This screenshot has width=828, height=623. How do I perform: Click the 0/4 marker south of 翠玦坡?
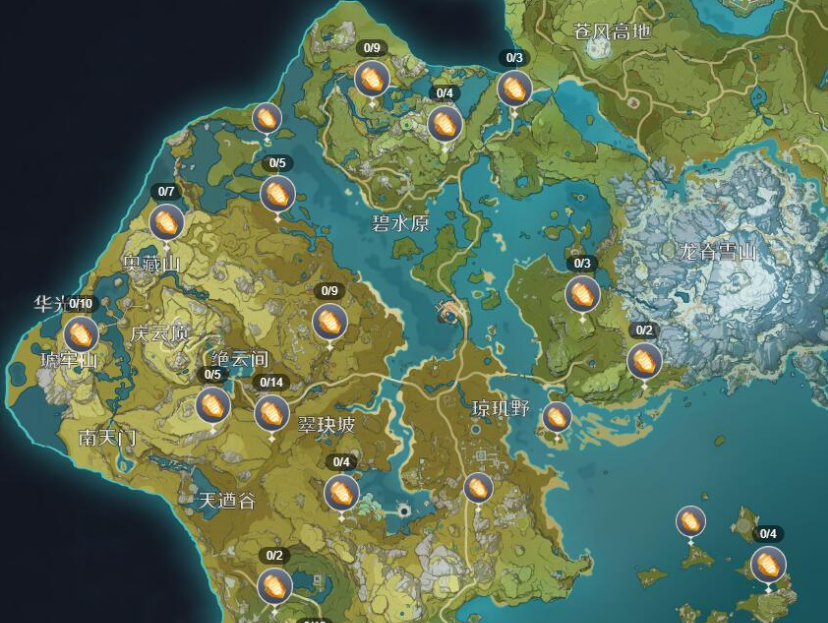tap(341, 492)
